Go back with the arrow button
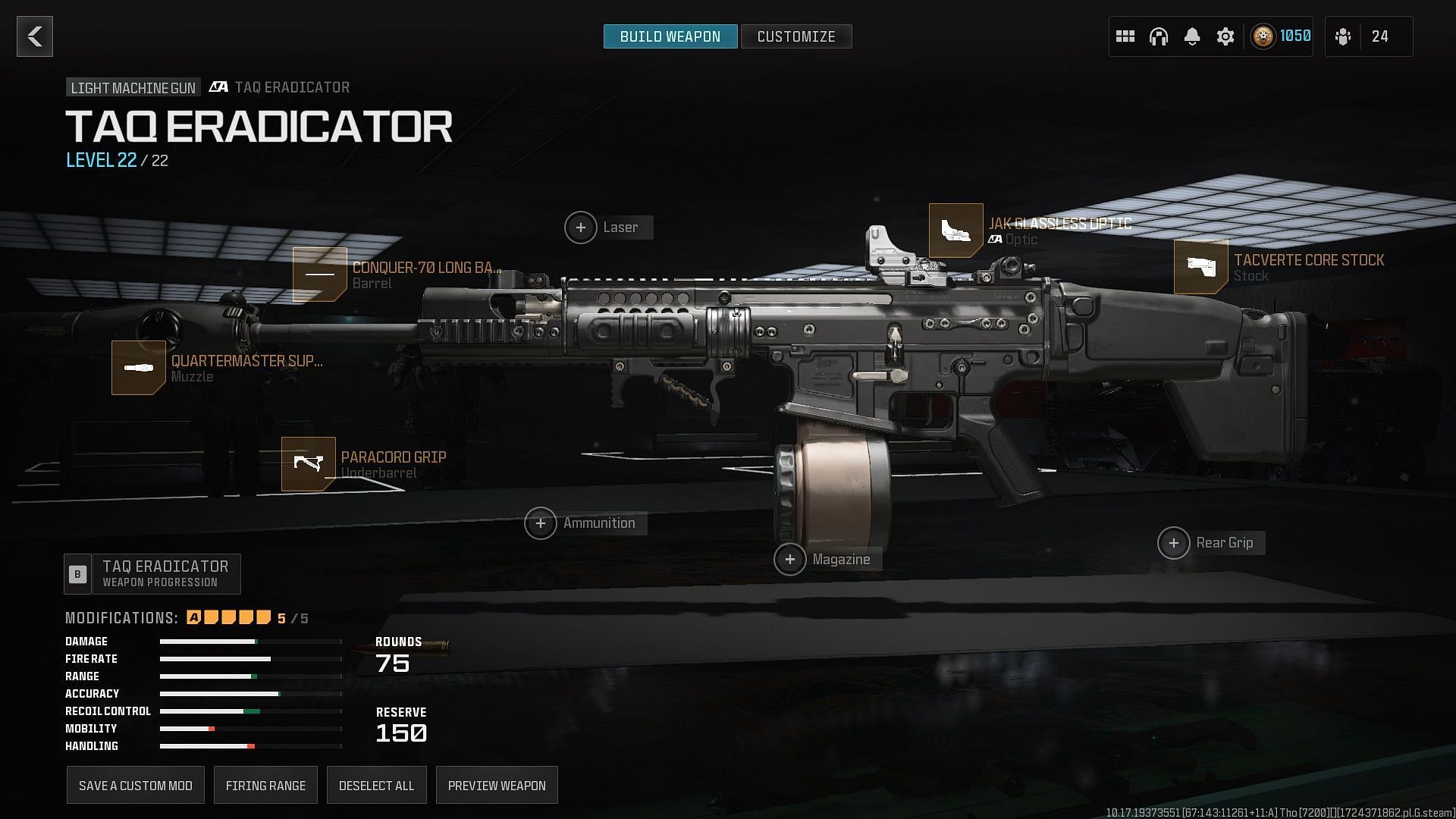The height and width of the screenshot is (819, 1456). click(35, 36)
